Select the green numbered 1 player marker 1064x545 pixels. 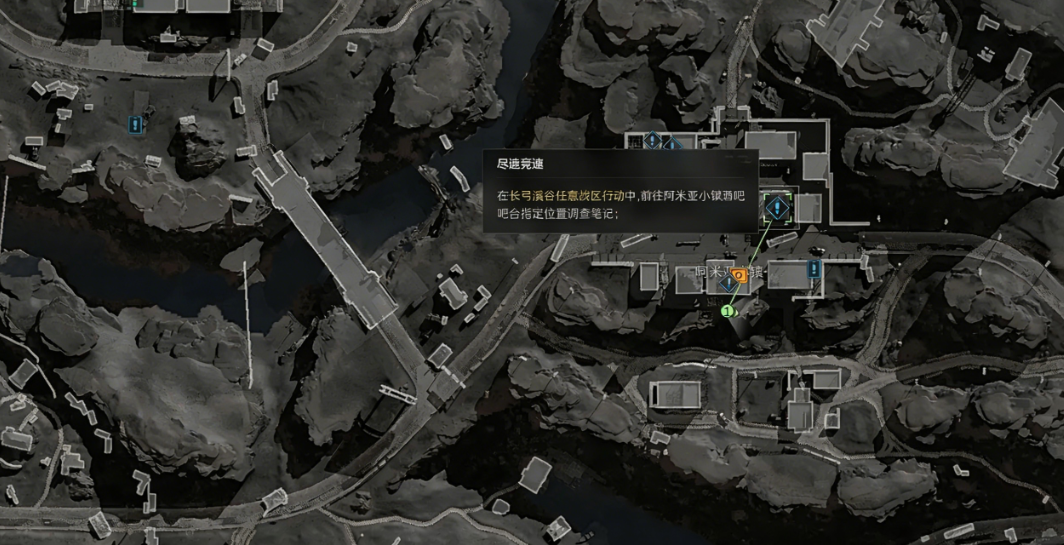click(728, 311)
